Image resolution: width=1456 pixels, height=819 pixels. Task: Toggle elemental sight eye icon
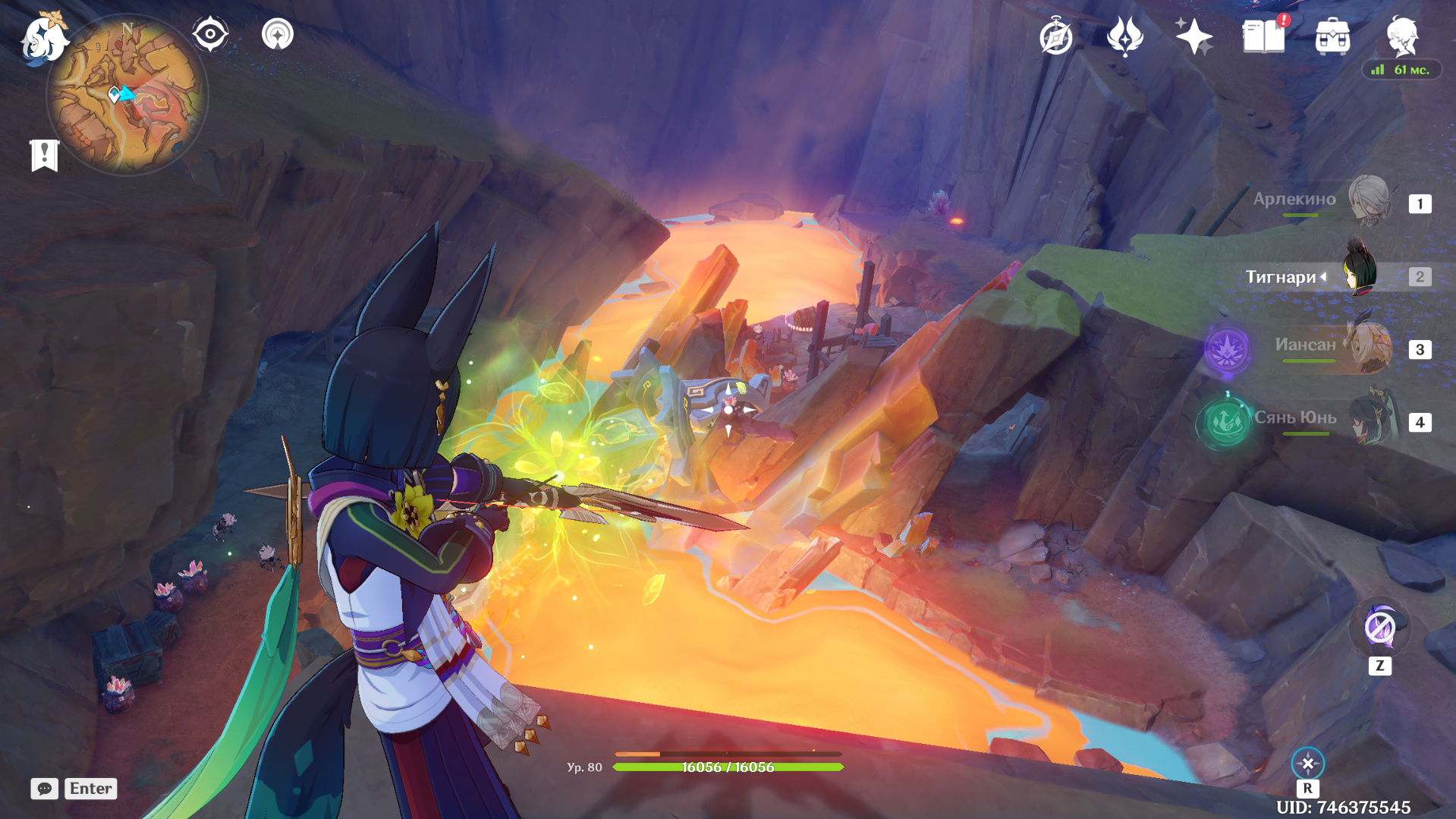point(210,34)
